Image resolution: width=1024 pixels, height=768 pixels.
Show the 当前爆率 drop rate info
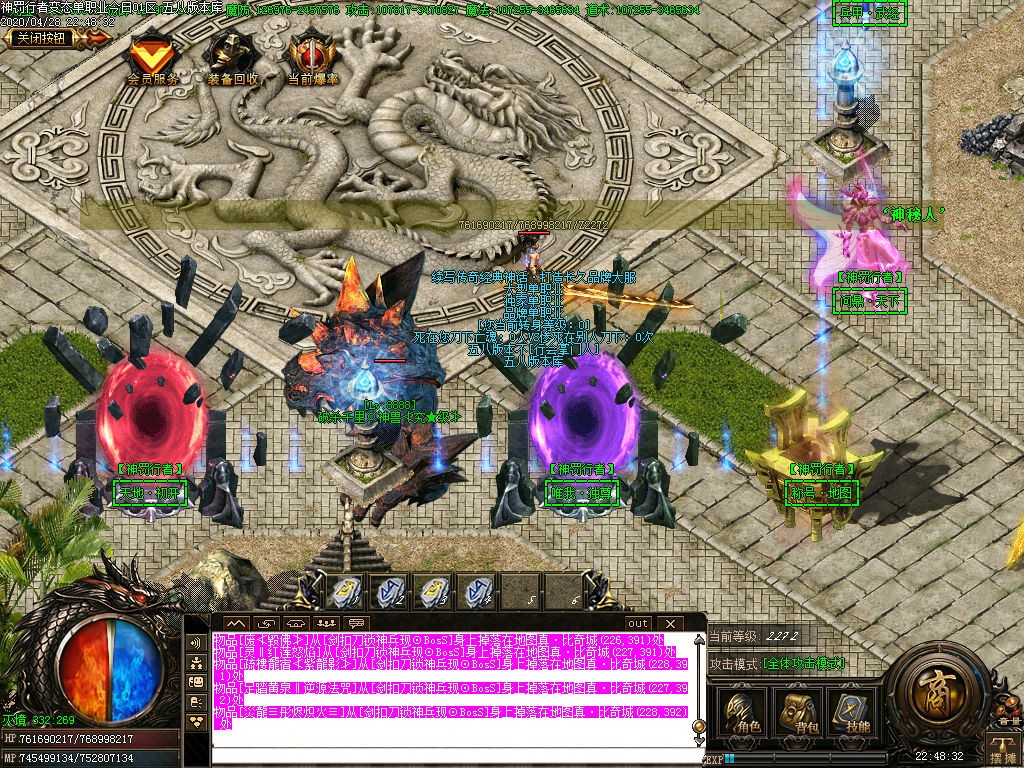click(312, 56)
